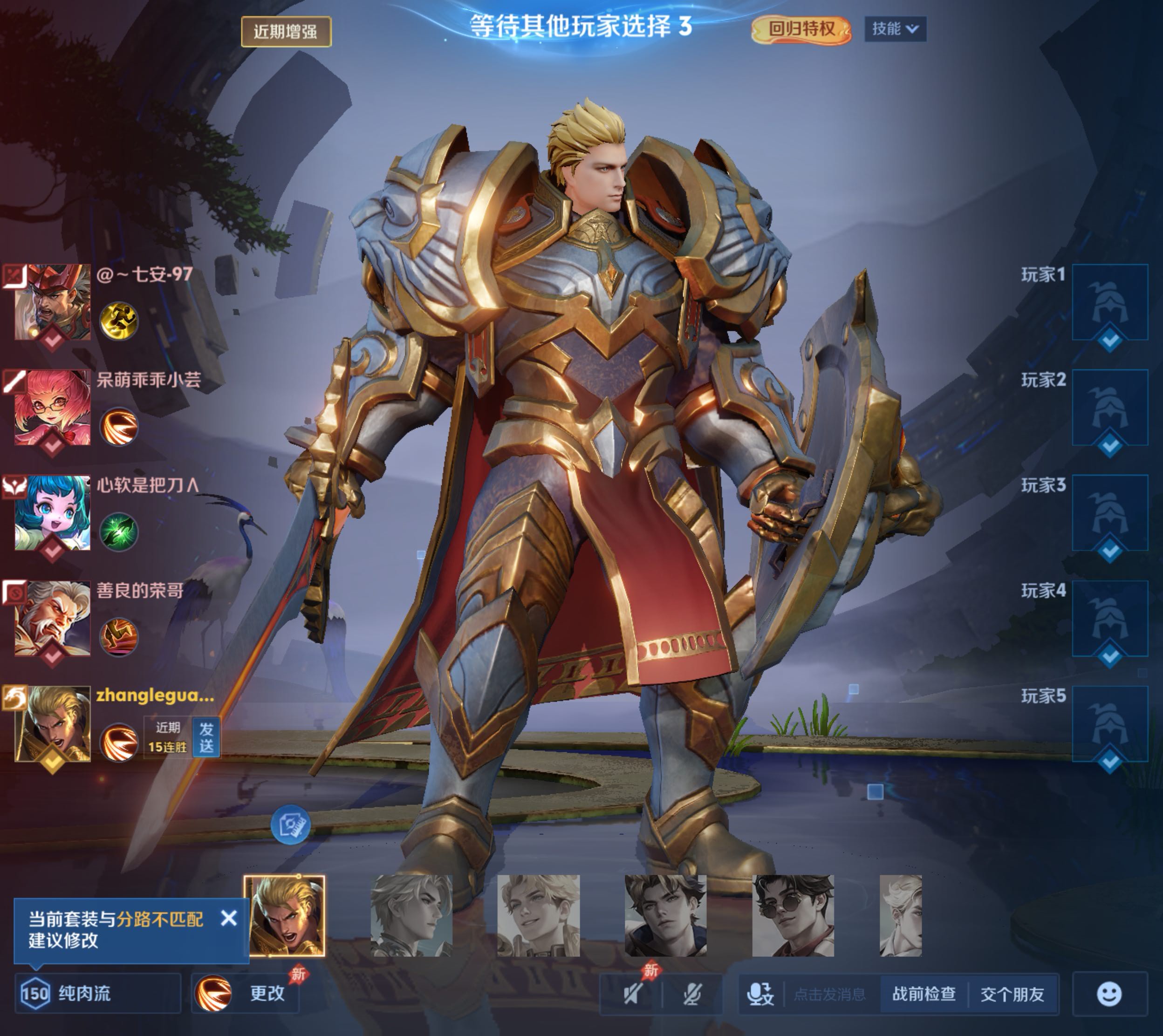The width and height of the screenshot is (1163, 1036).
Task: Click the blue skin preview camera icon
Action: coord(290,824)
